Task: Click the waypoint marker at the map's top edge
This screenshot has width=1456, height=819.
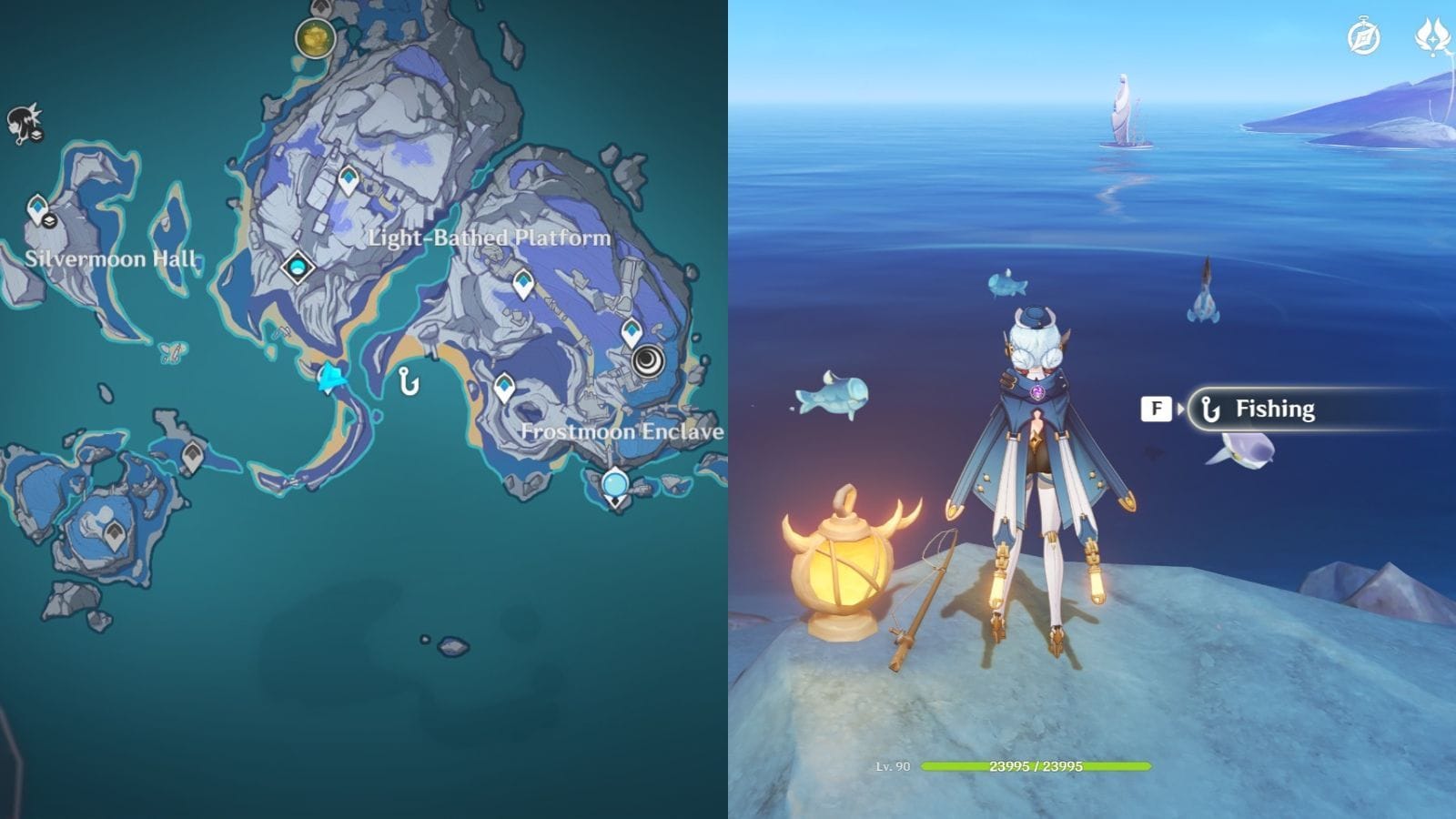Action: [x=321, y=7]
